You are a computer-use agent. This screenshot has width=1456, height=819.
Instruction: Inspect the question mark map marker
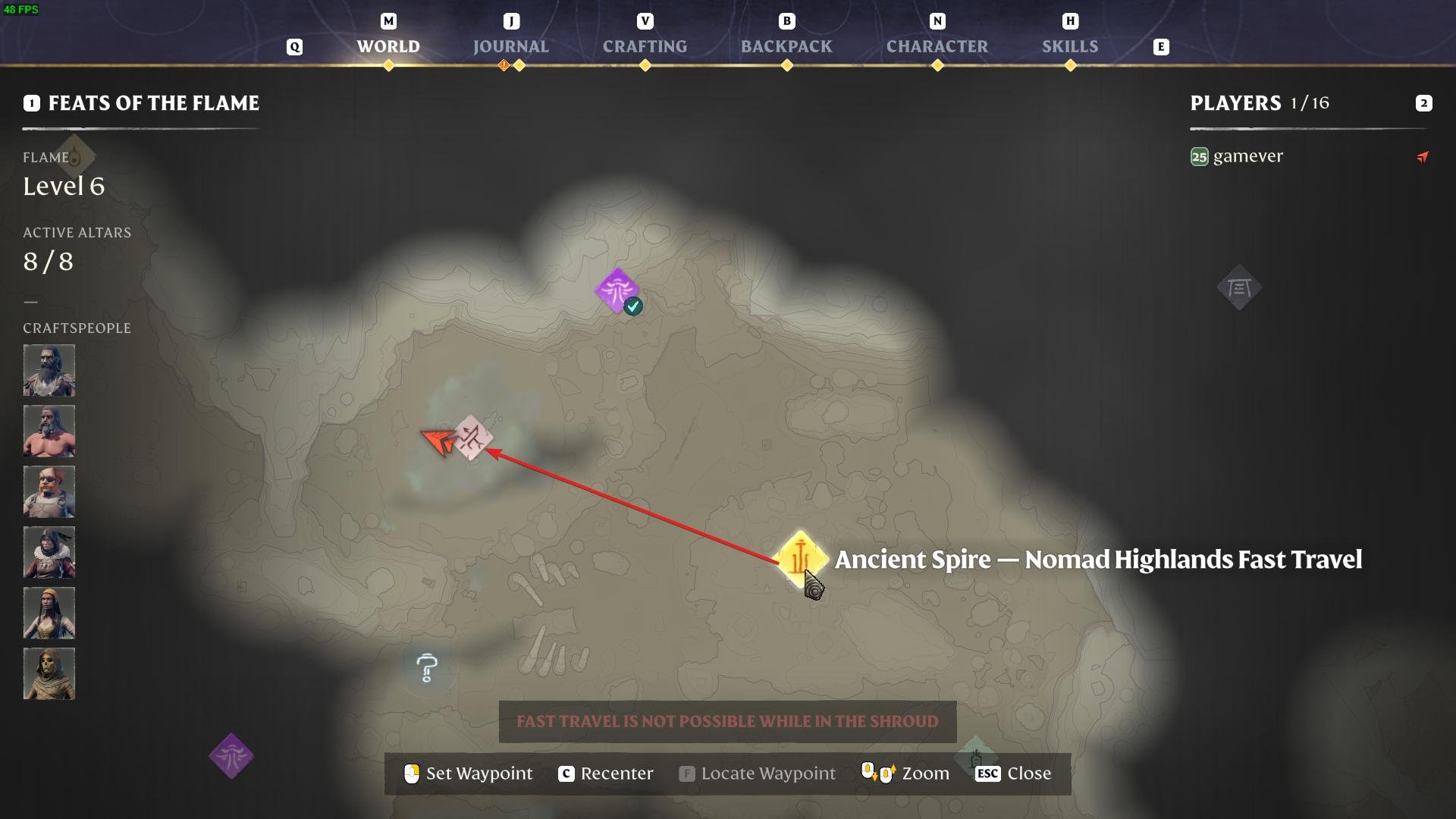[x=427, y=668]
